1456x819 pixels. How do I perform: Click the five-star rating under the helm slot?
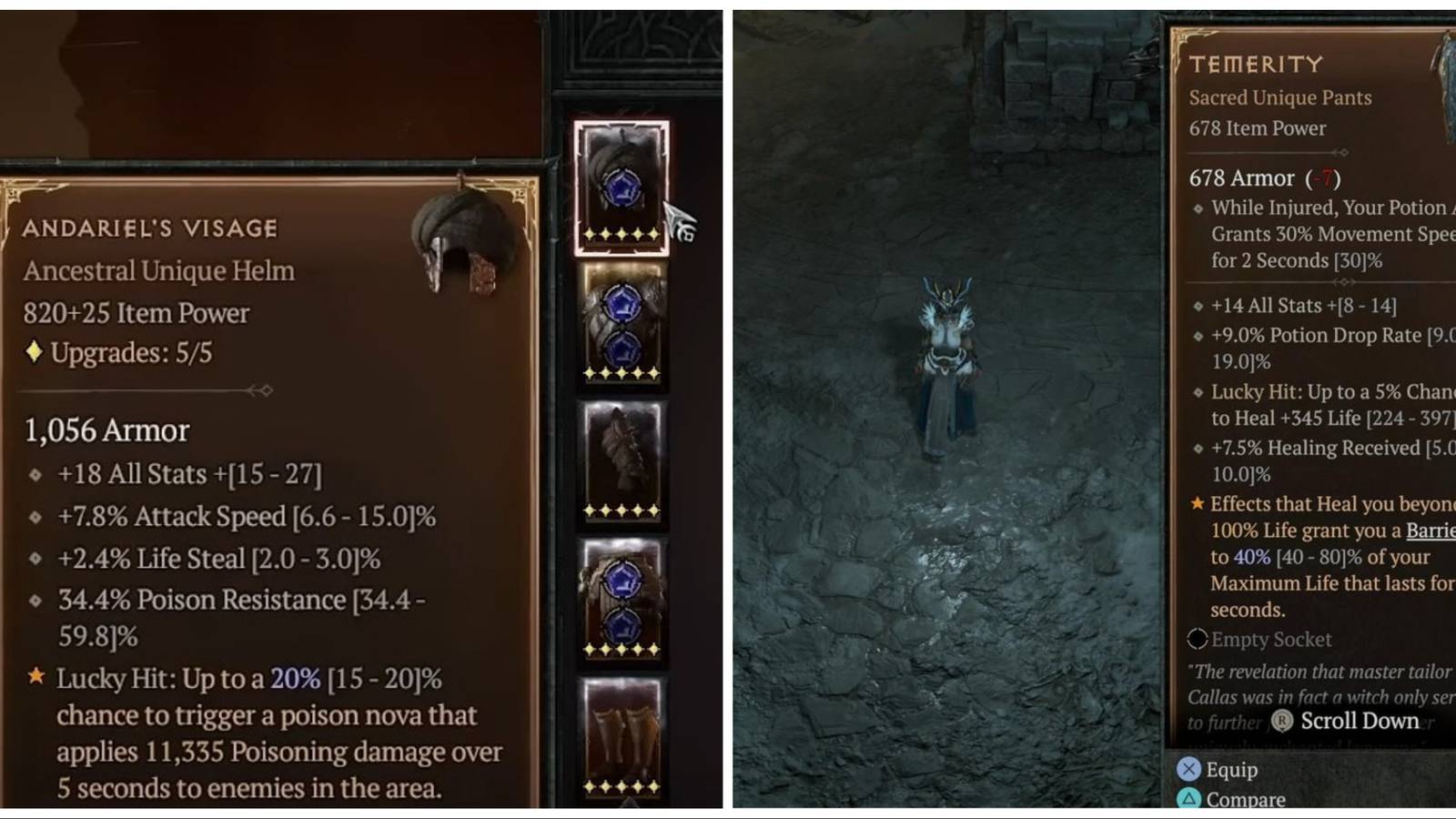[622, 233]
